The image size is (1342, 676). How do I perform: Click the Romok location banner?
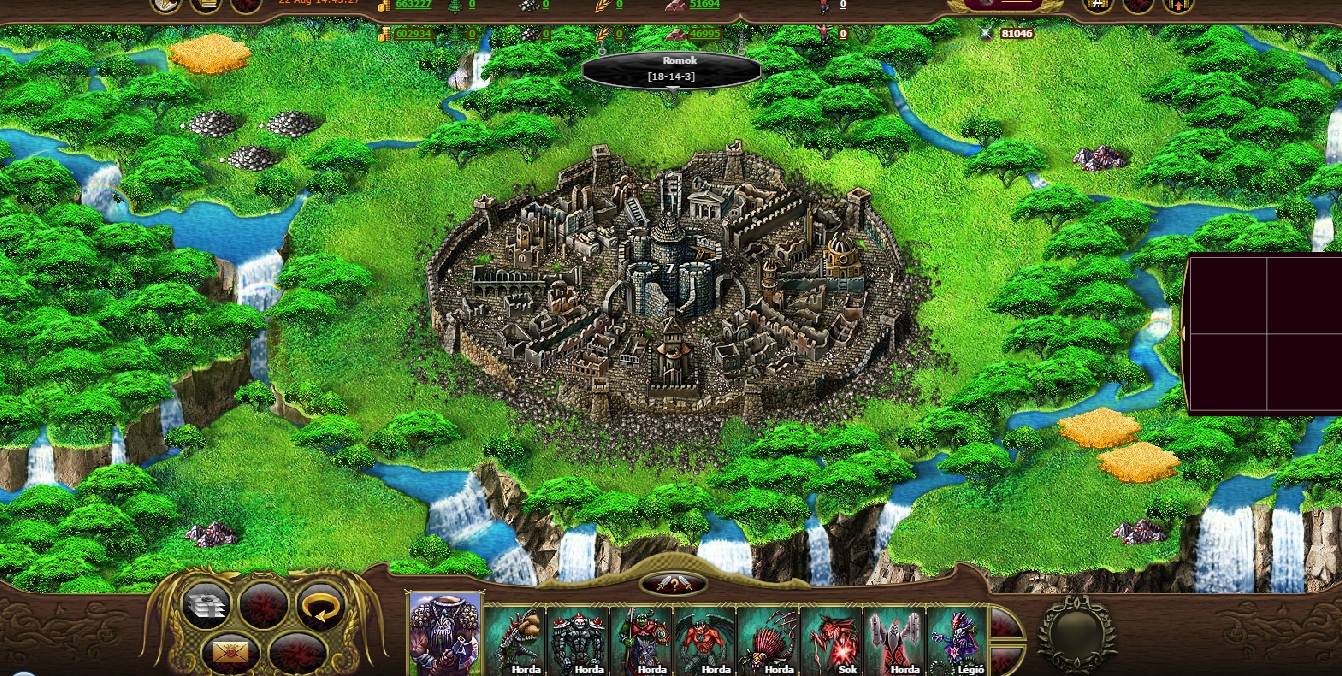[x=671, y=69]
